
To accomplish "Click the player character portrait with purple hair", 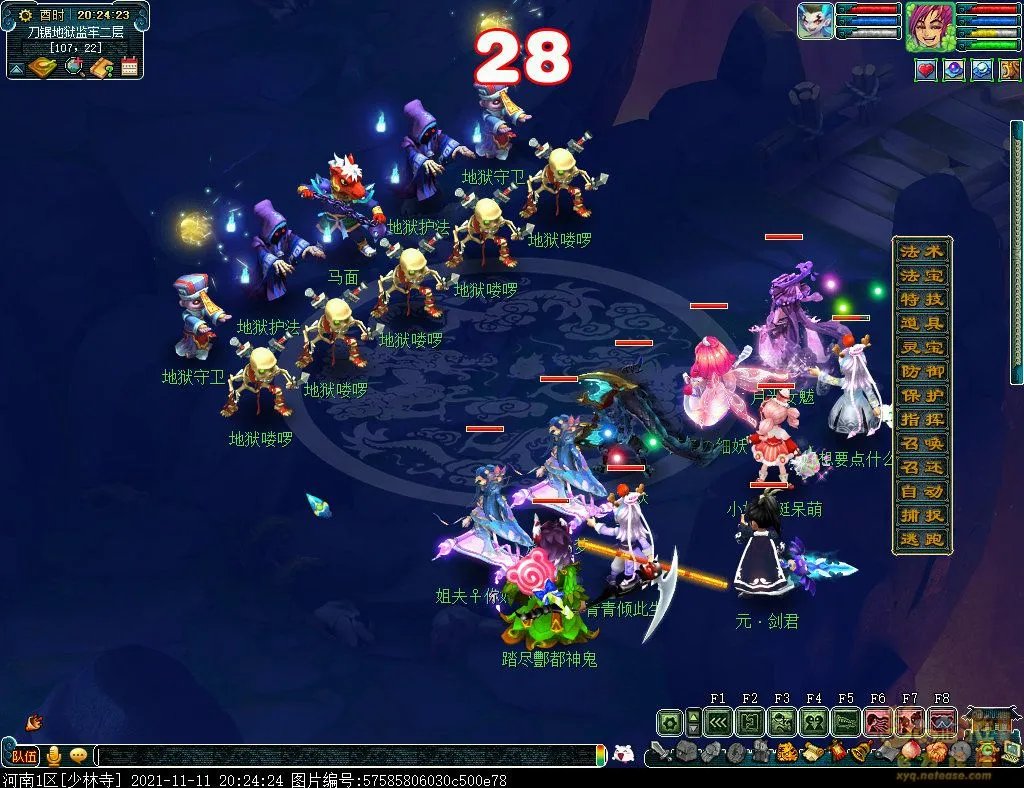I will tap(929, 26).
